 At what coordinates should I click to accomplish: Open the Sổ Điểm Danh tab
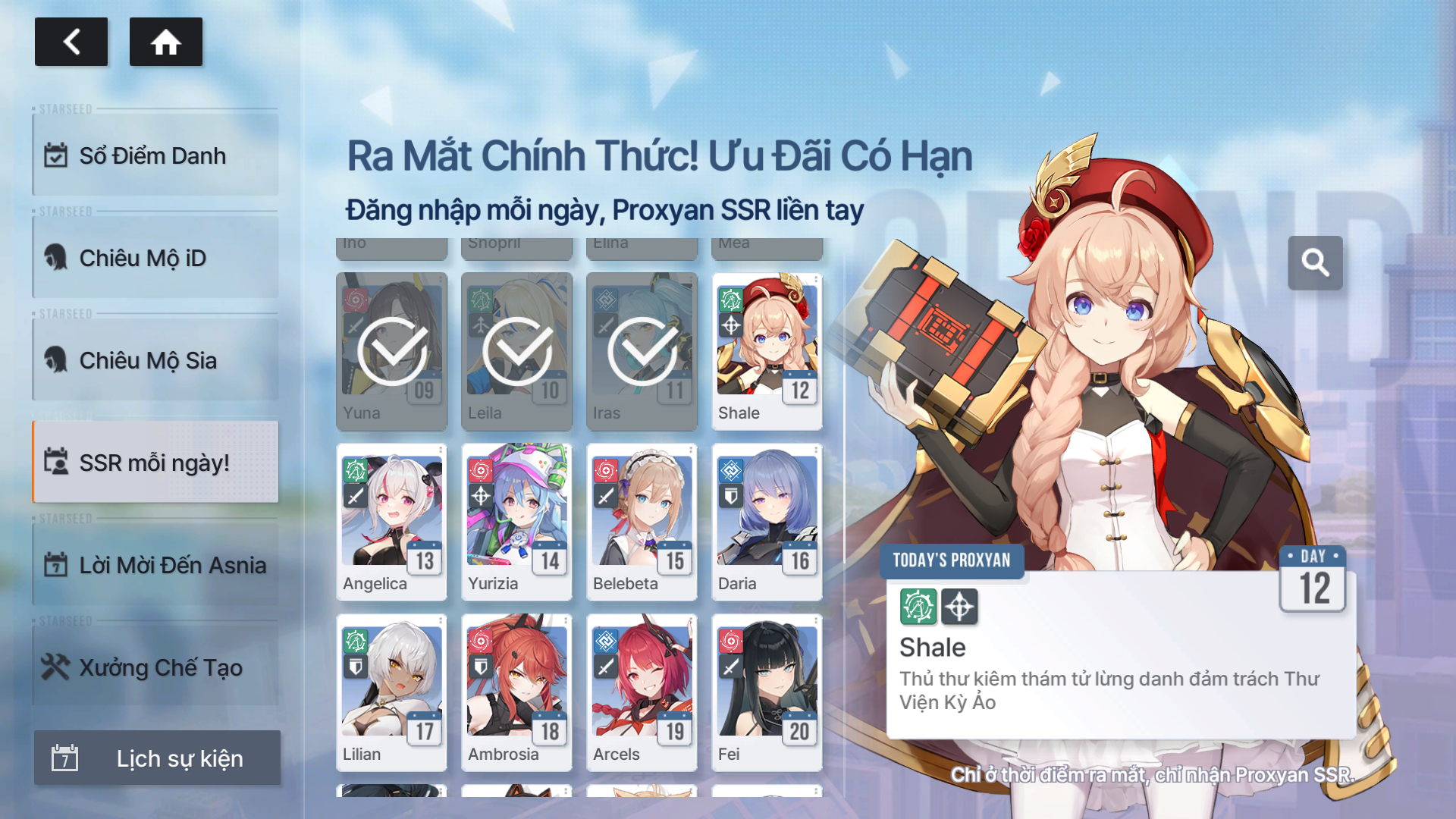click(155, 155)
